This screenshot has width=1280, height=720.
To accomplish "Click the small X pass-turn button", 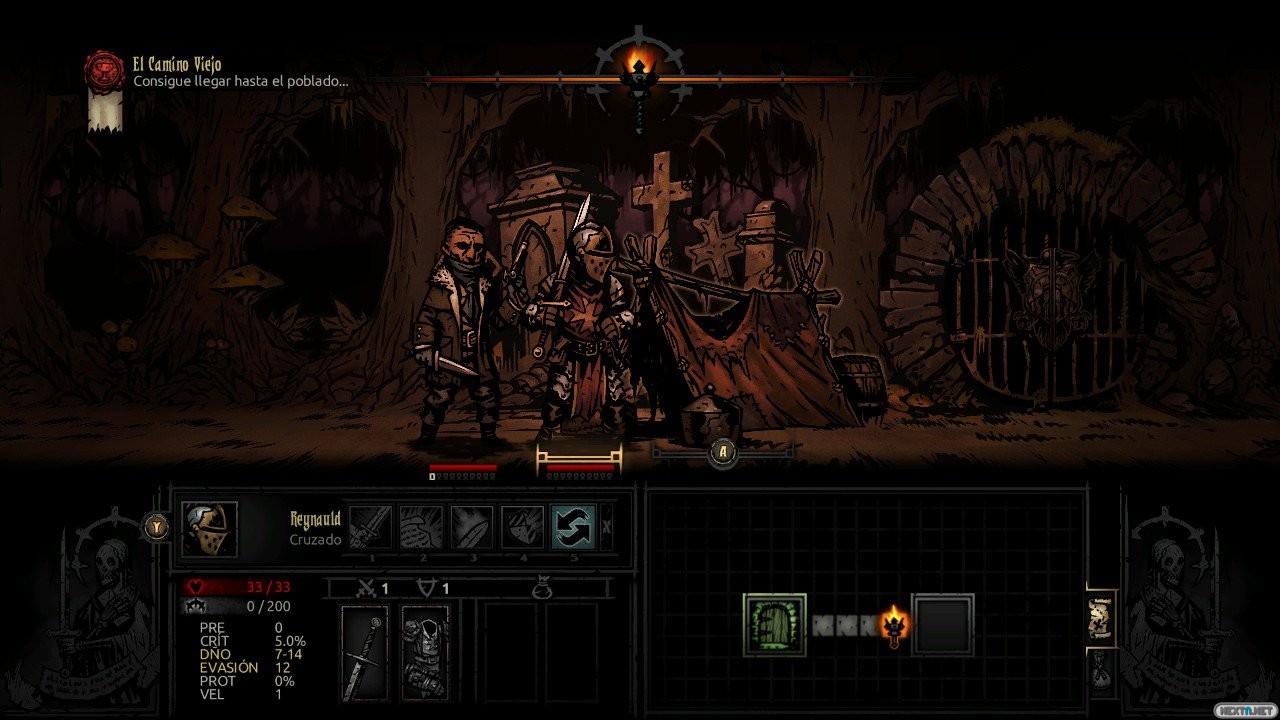I will point(606,527).
